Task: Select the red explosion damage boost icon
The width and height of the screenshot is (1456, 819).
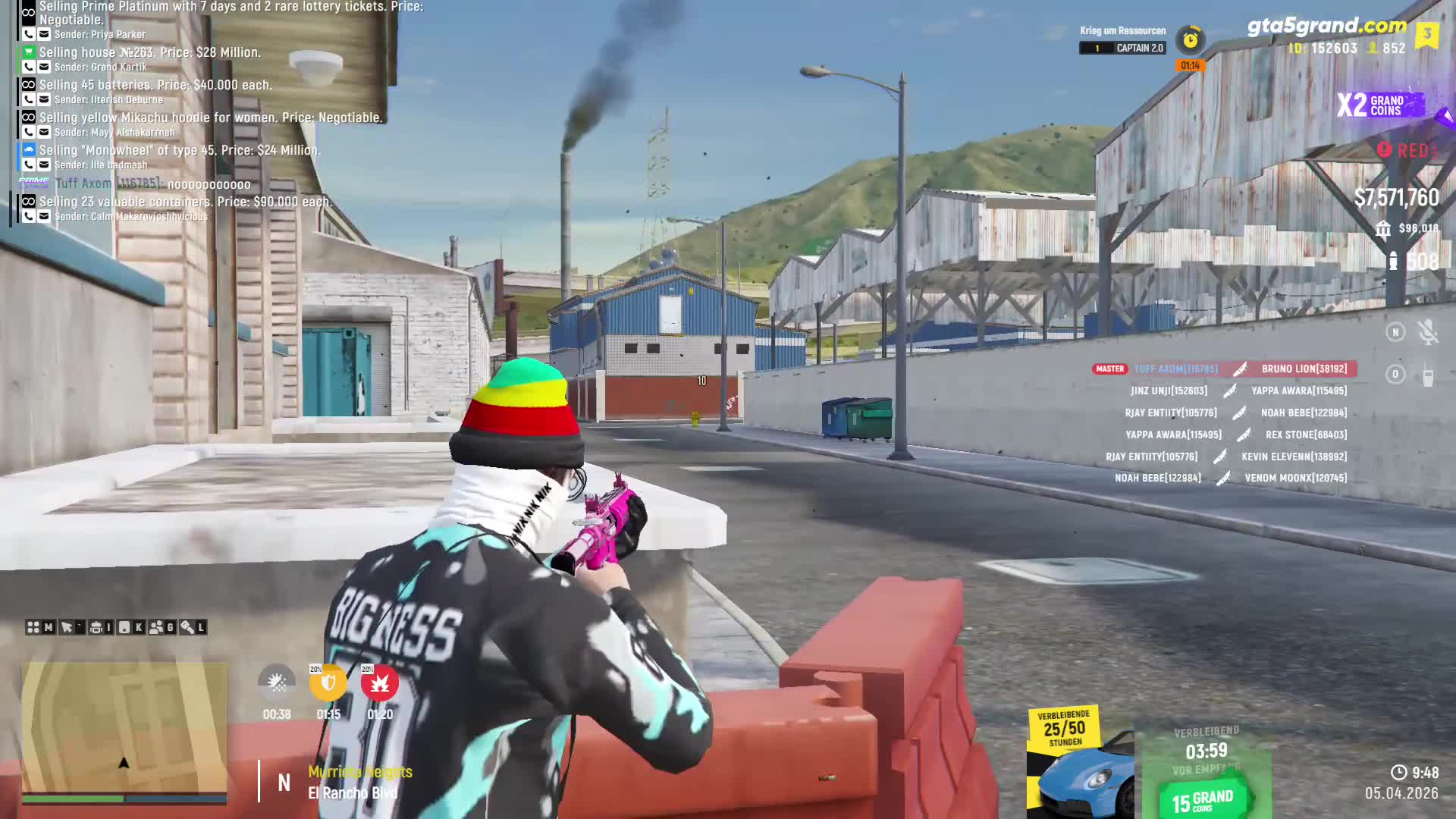Action: pyautogui.click(x=380, y=683)
